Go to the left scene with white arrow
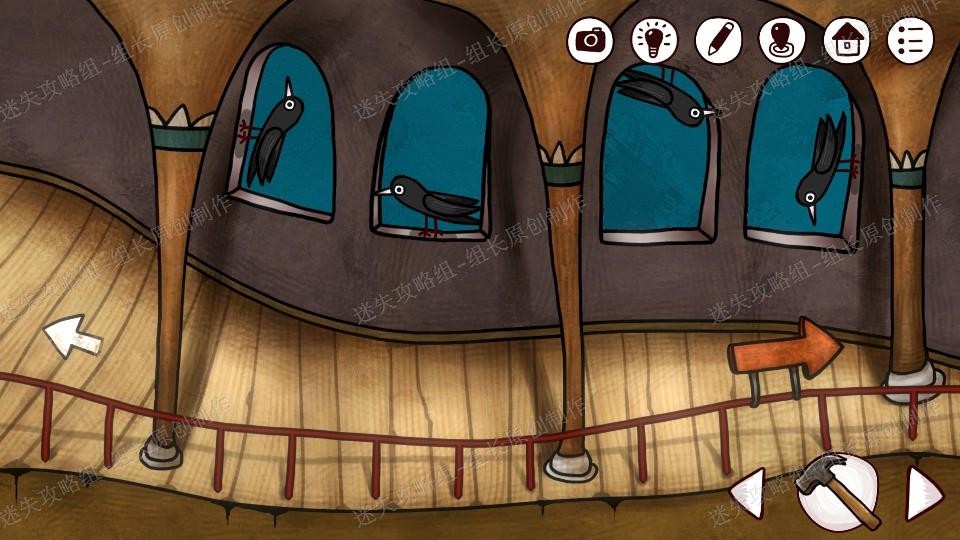Viewport: 960px width, 540px height. [72, 335]
